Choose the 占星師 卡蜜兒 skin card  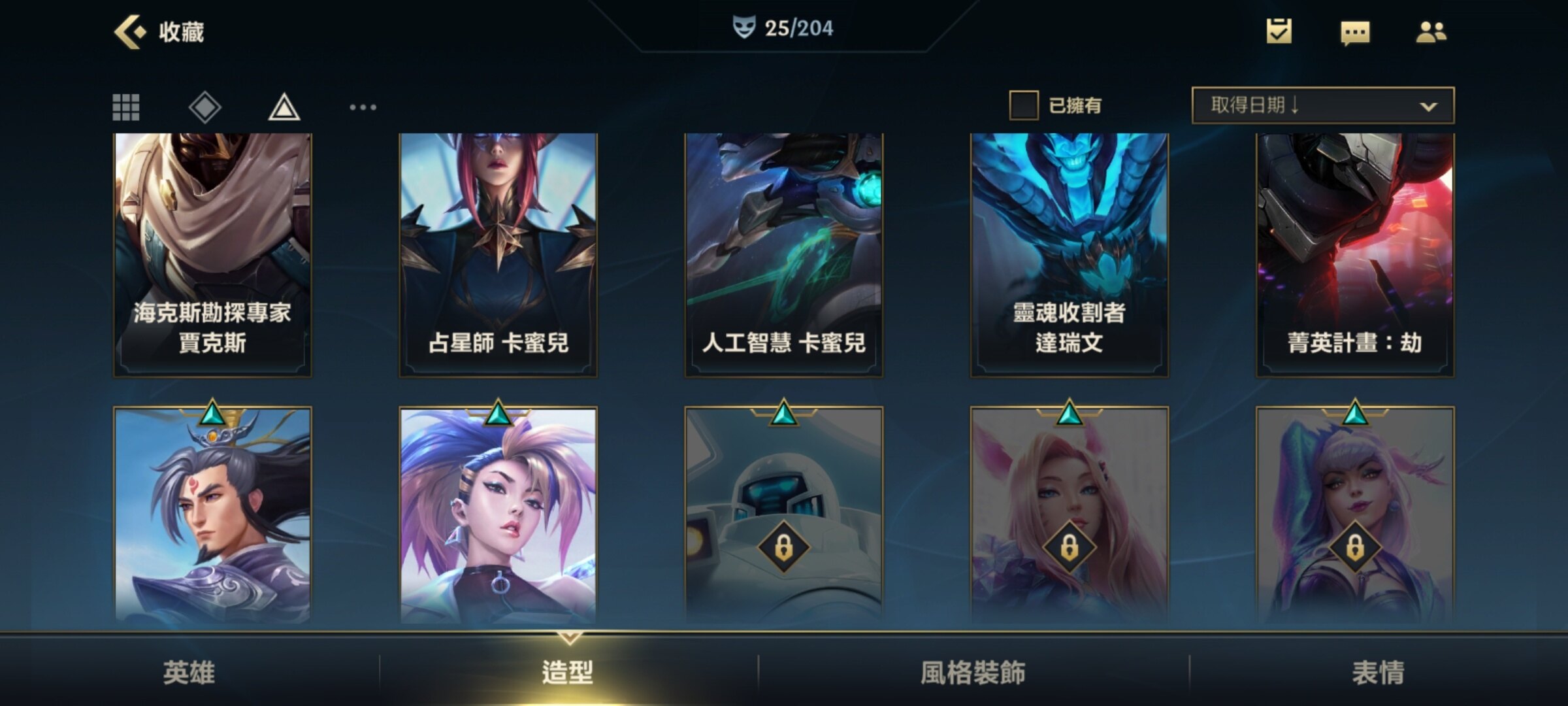pyautogui.click(x=498, y=255)
